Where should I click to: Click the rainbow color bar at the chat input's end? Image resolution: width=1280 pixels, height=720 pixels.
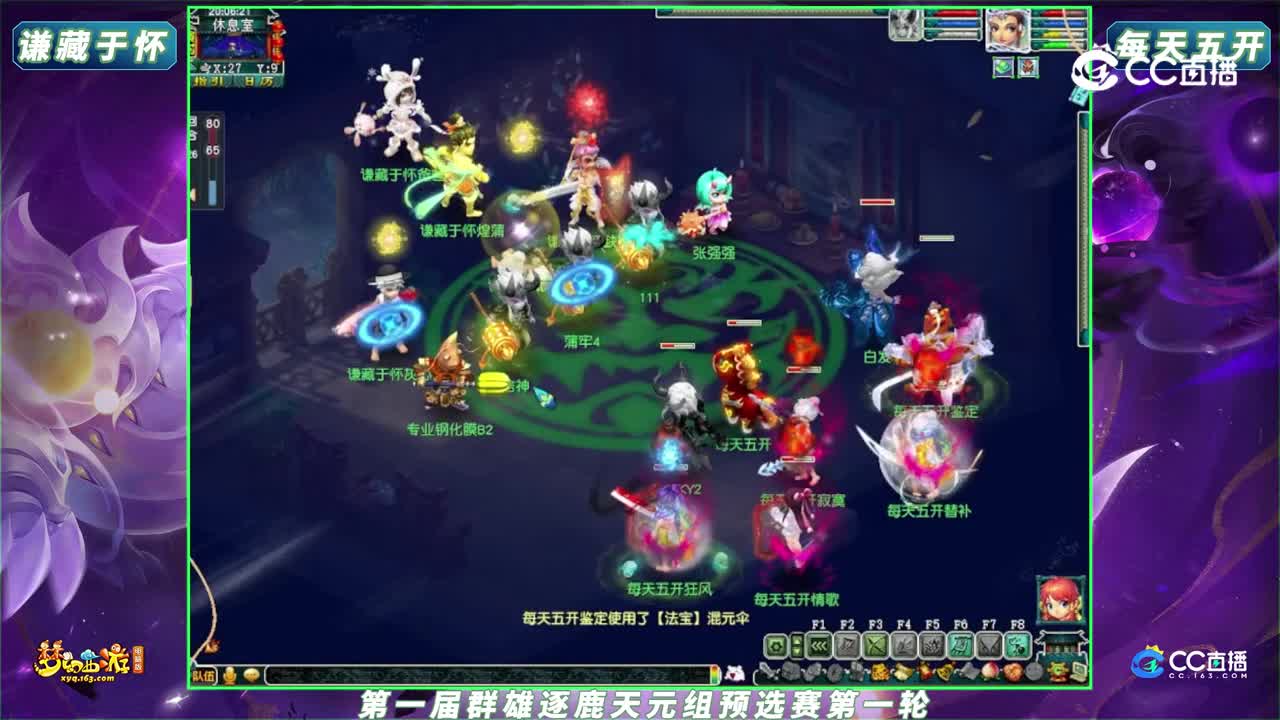pyautogui.click(x=716, y=673)
